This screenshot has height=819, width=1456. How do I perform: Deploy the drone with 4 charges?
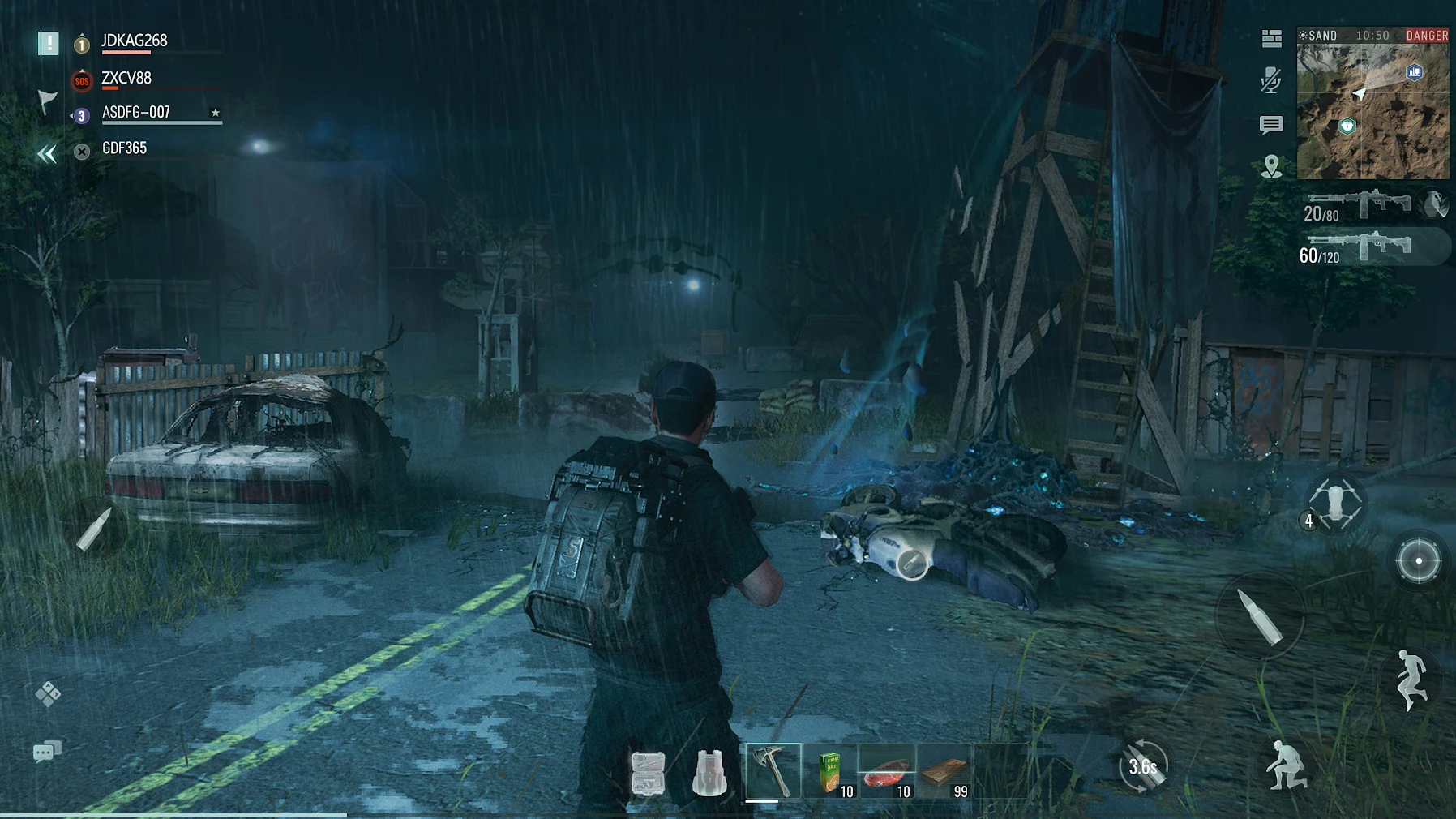(1334, 504)
